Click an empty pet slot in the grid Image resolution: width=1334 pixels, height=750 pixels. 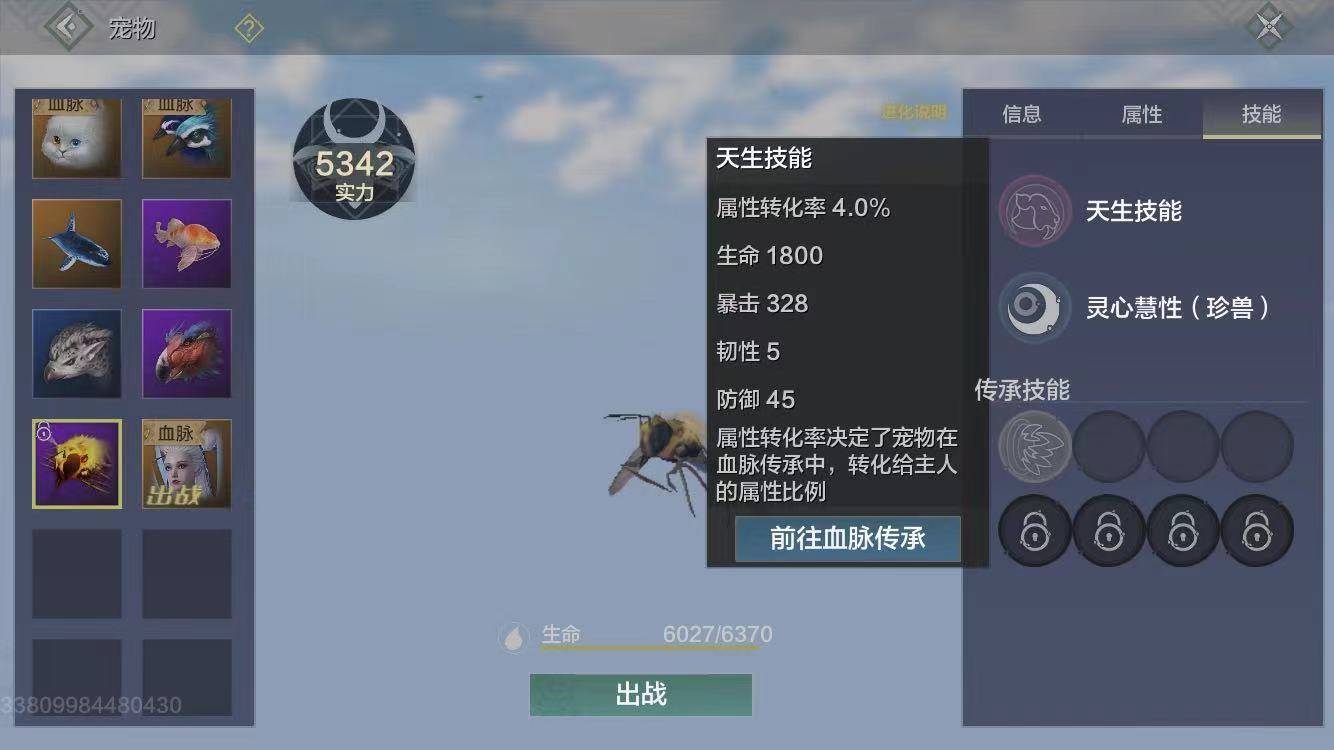[77, 573]
